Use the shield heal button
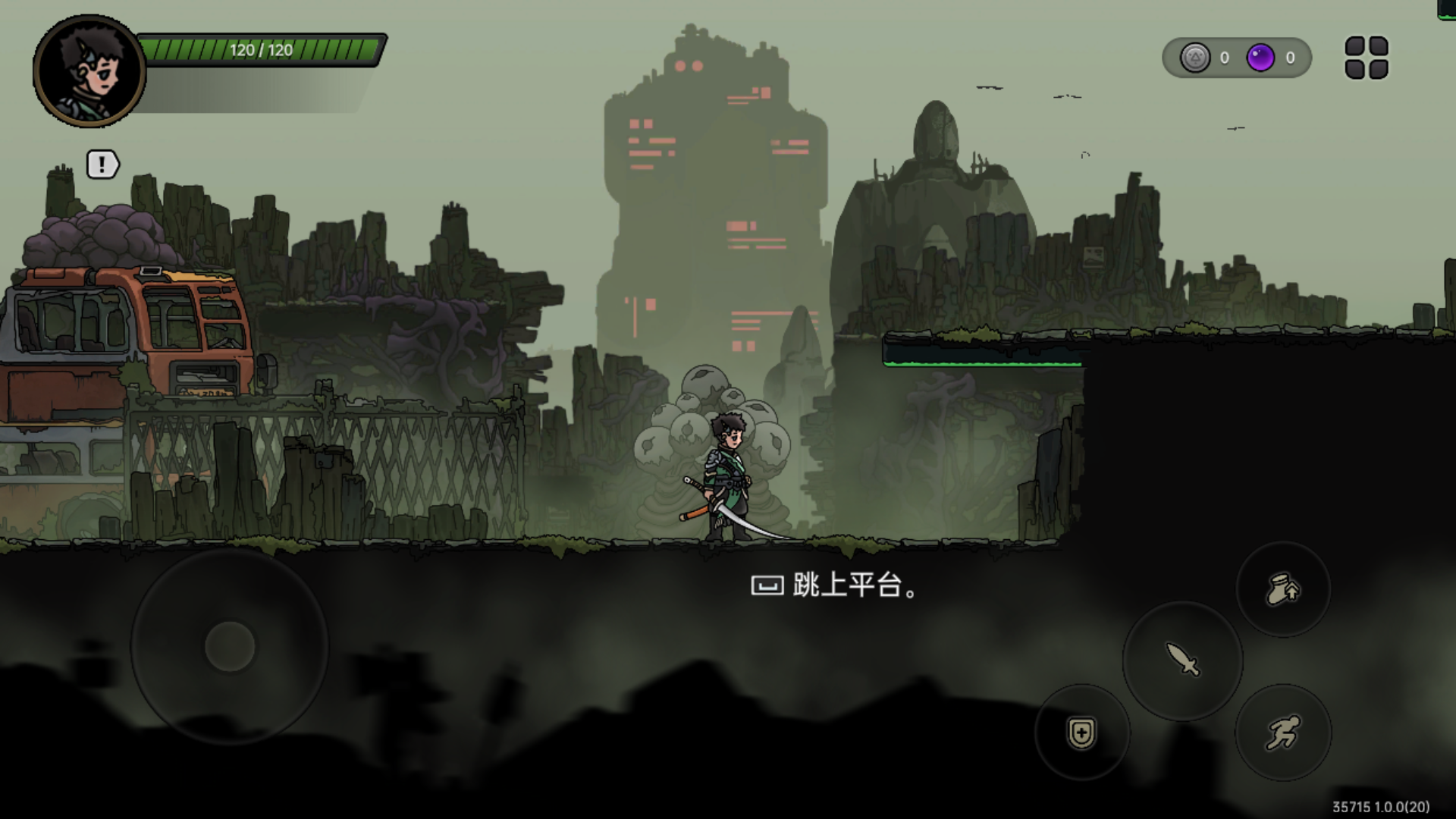 [x=1081, y=733]
